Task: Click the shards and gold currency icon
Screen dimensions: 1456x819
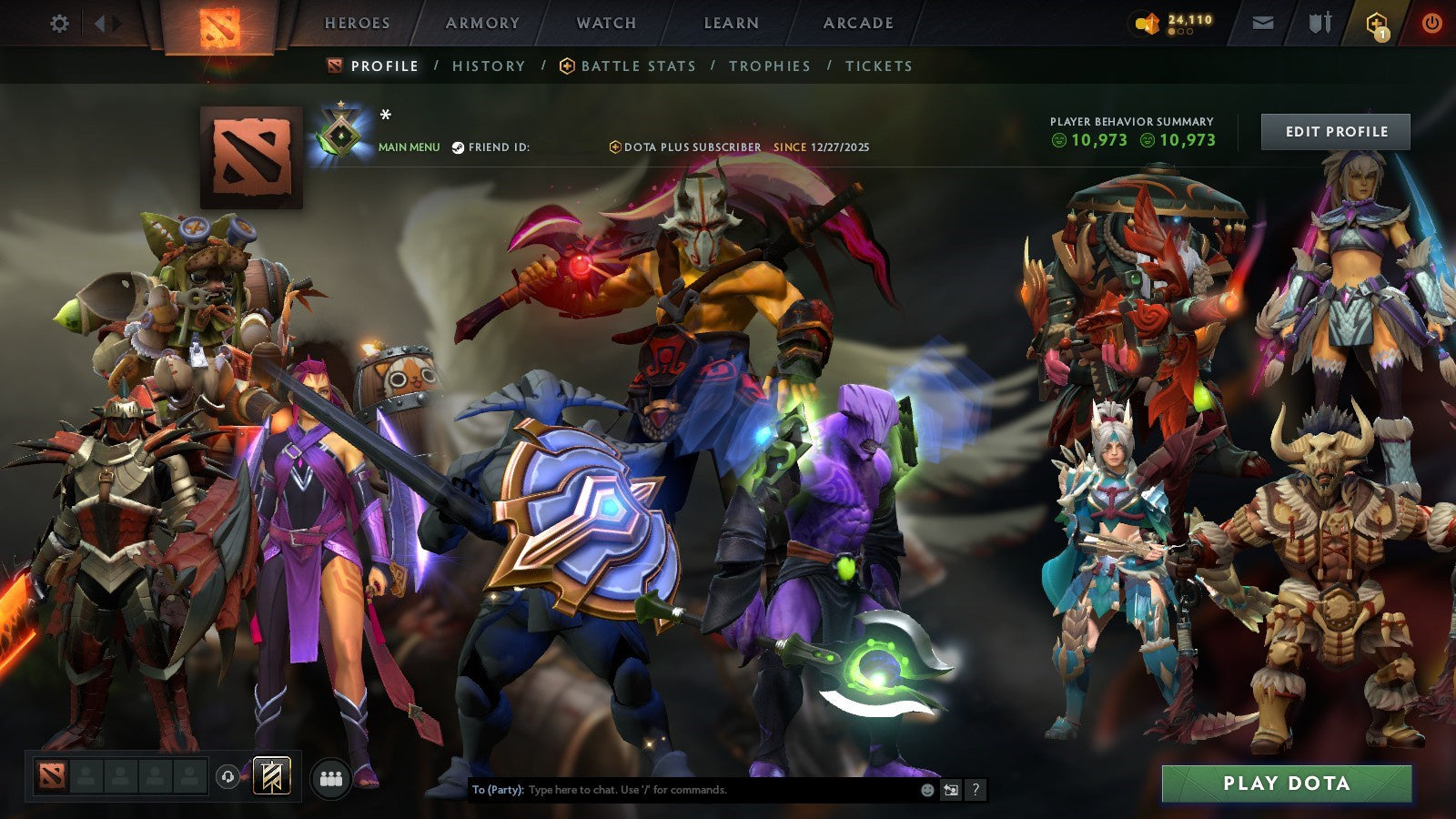Action: 1148,24
